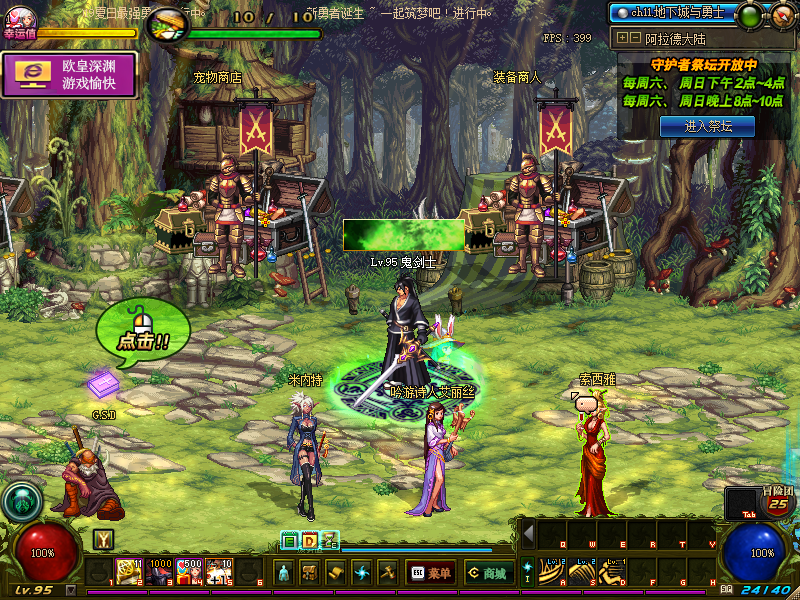The width and height of the screenshot is (800, 600).
Task: Activate the skill bound to S
Action: [x=582, y=571]
